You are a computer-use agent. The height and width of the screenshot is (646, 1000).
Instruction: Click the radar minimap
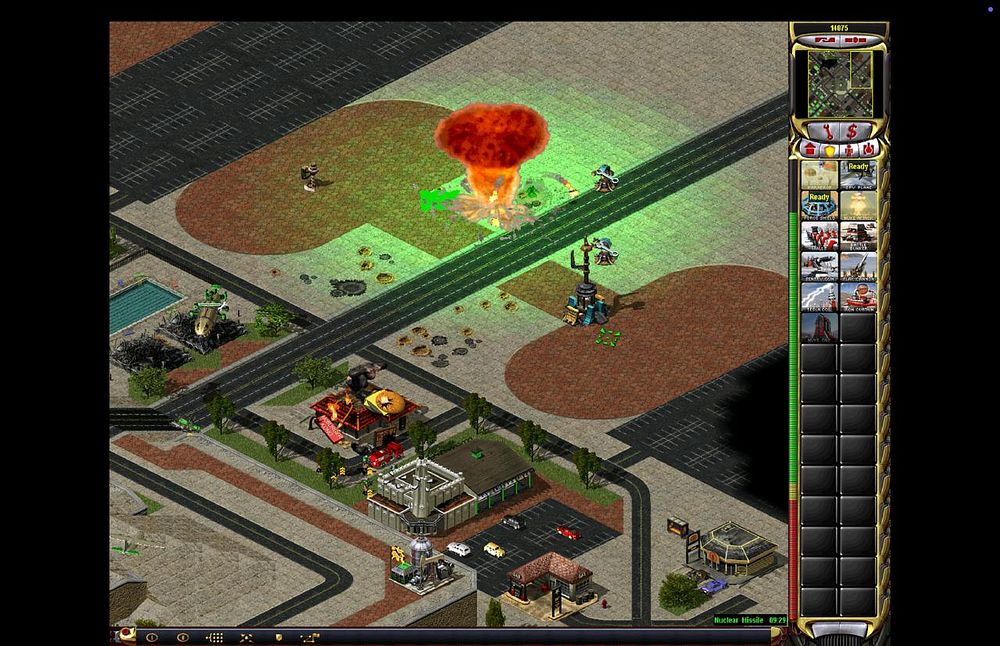pos(840,84)
